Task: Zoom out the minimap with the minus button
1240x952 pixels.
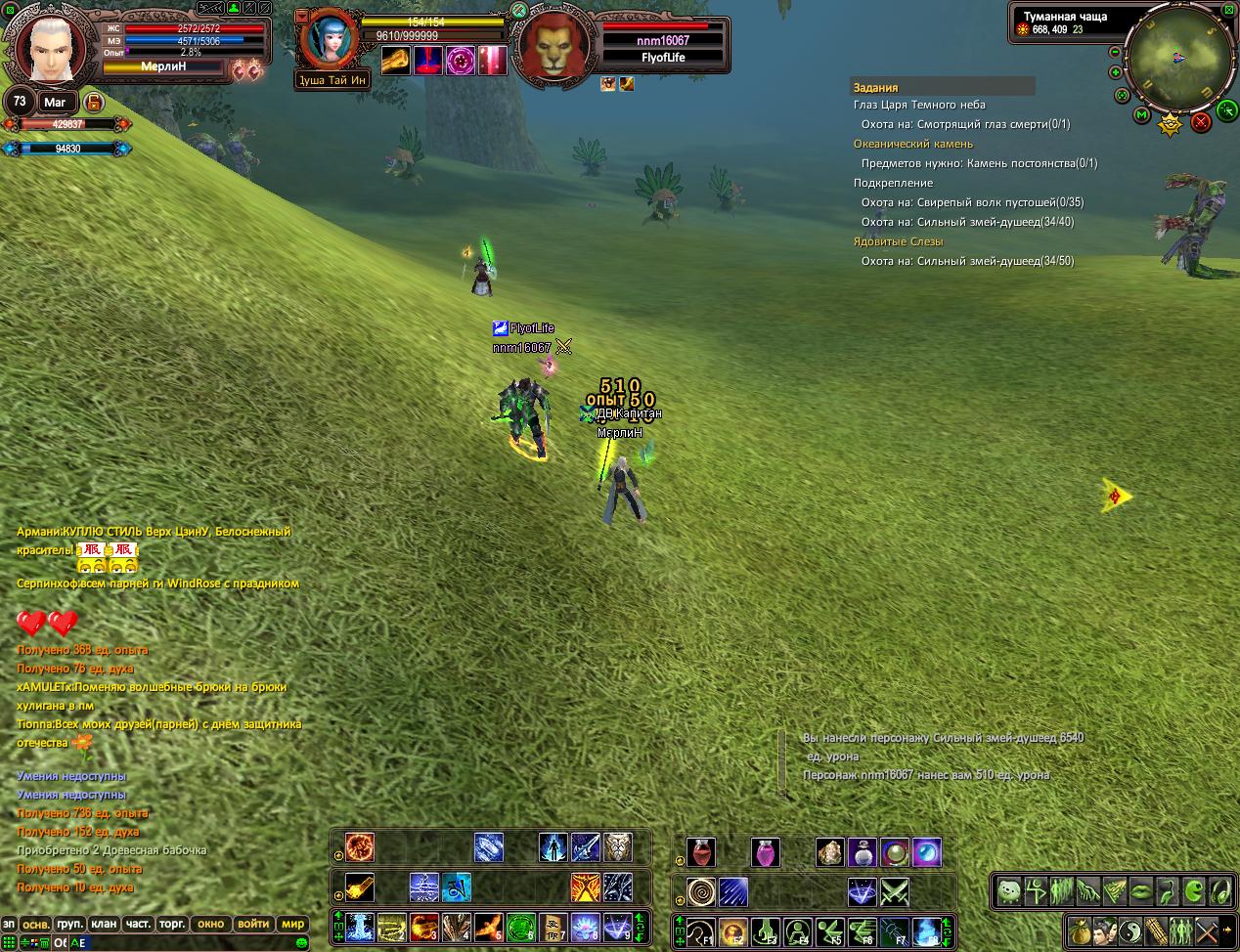Action: tap(1117, 51)
